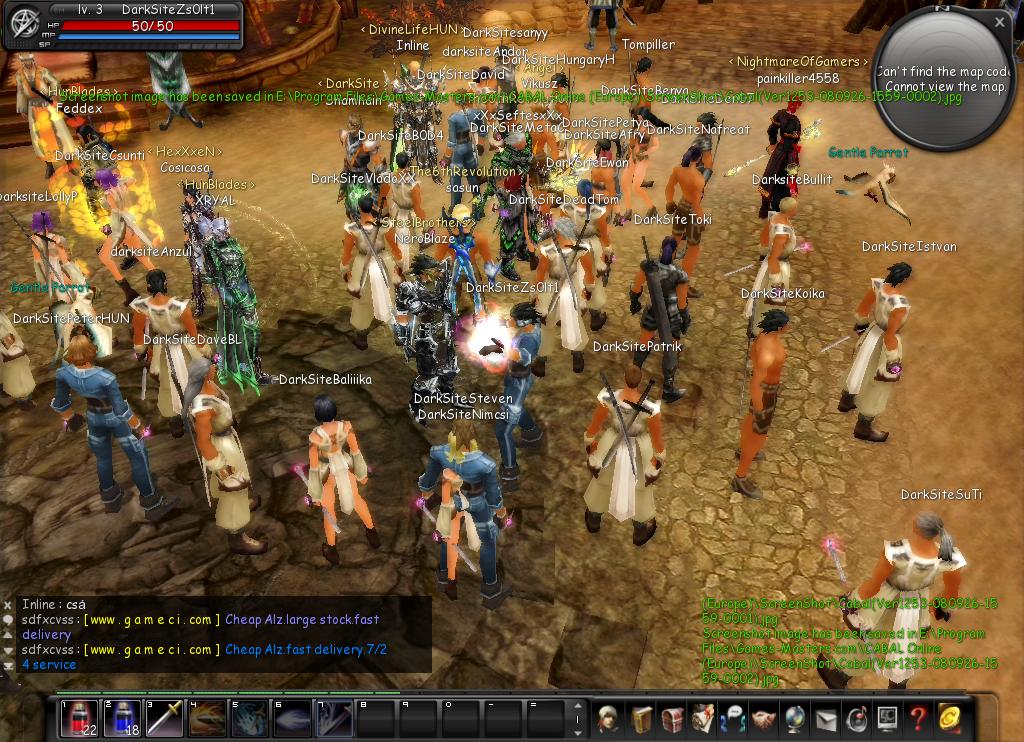The width and height of the screenshot is (1024, 742).
Task: Use the blue MP potion in slot 2
Action: click(x=122, y=719)
